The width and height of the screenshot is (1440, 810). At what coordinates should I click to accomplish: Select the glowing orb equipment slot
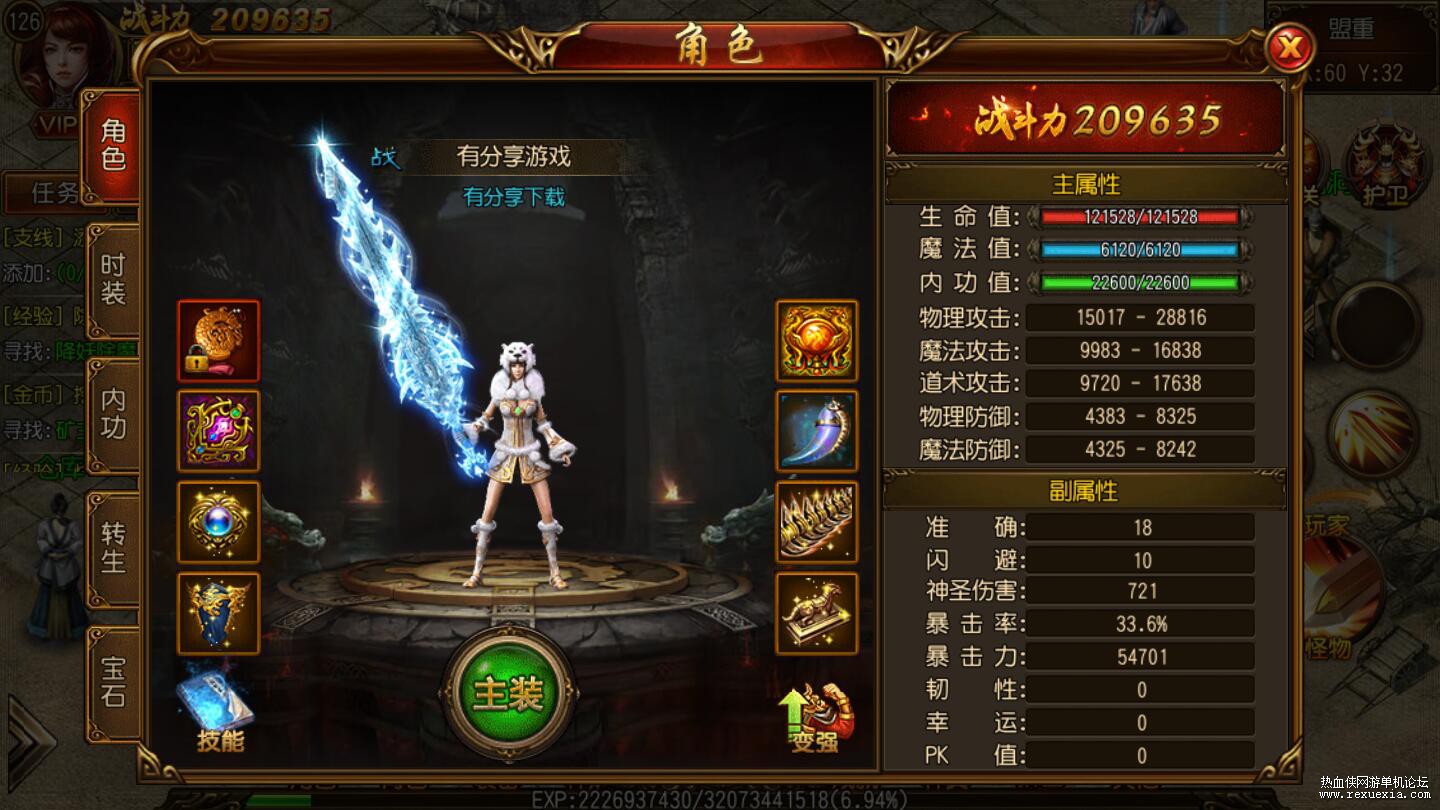(218, 522)
